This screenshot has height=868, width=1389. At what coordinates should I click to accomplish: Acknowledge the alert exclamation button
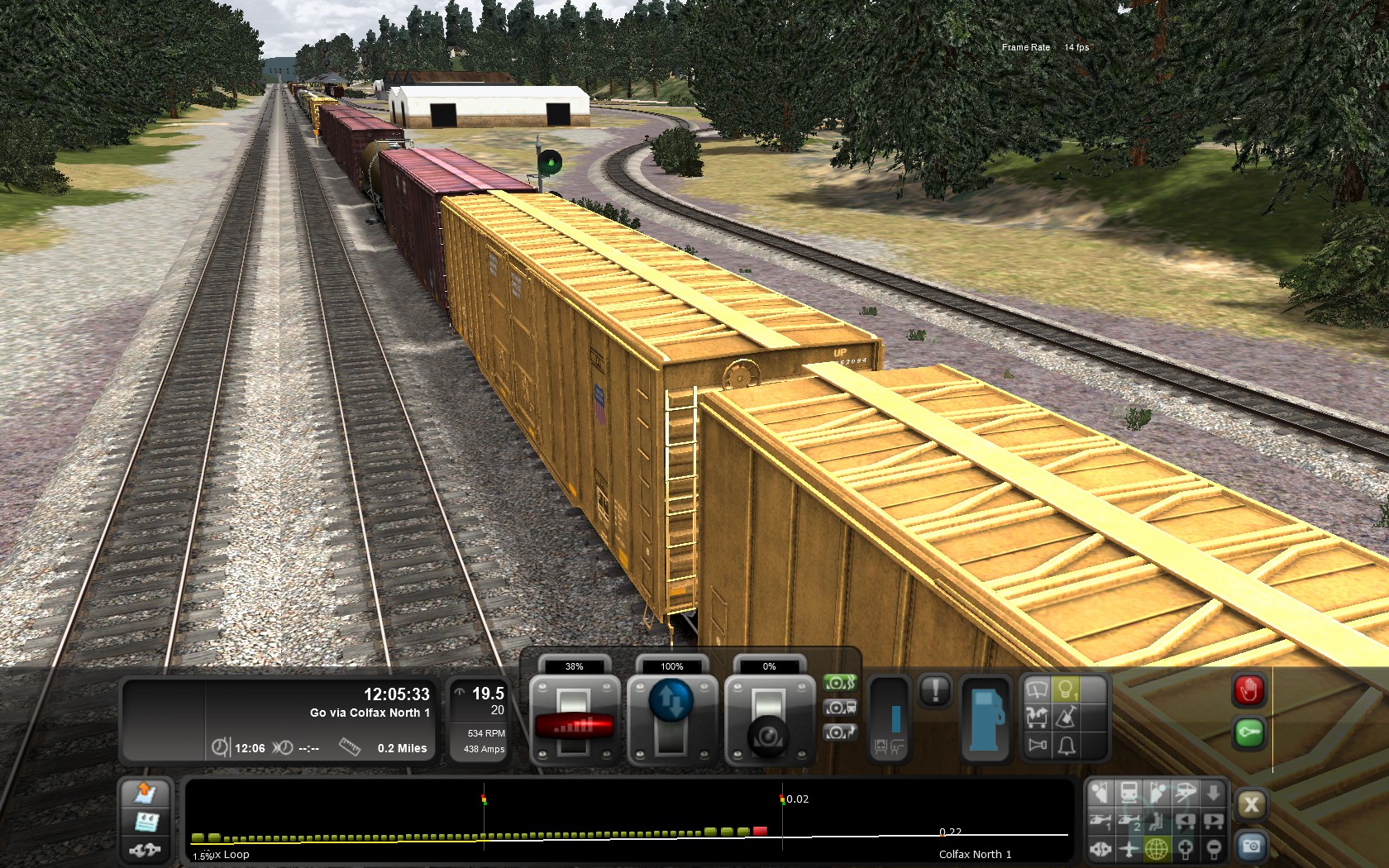[x=935, y=689]
